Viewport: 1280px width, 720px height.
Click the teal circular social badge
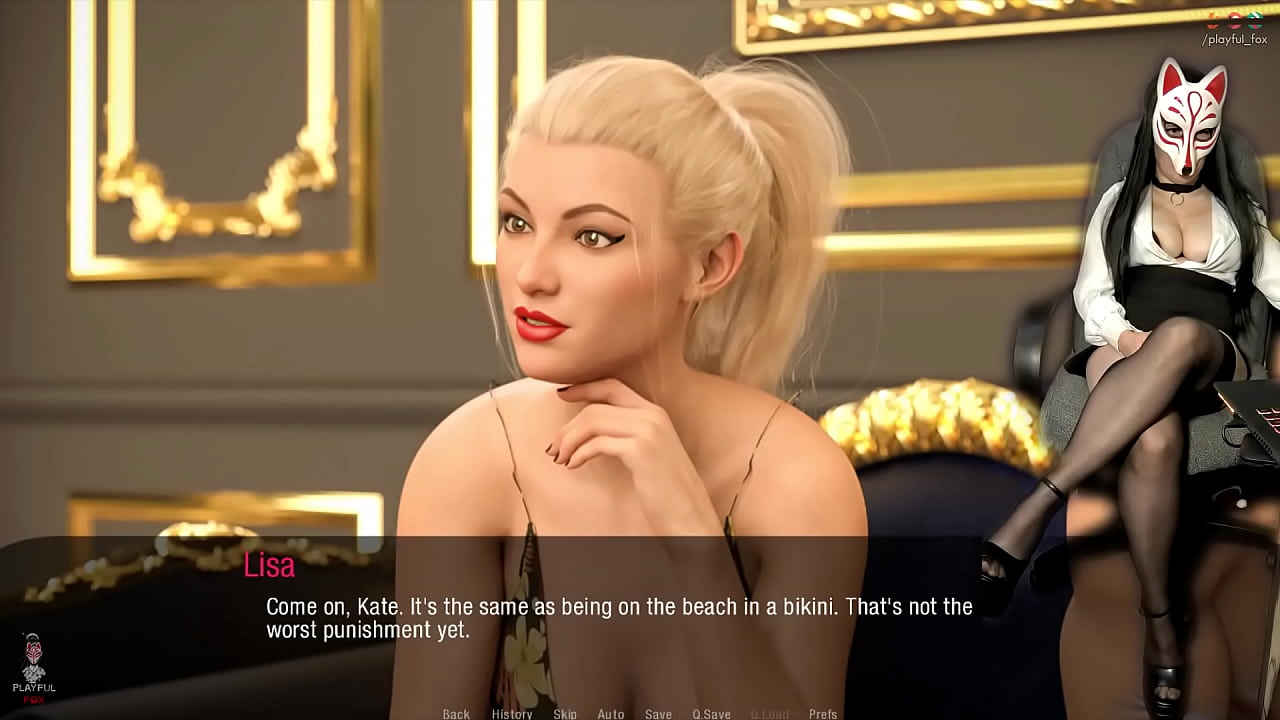coord(1255,20)
